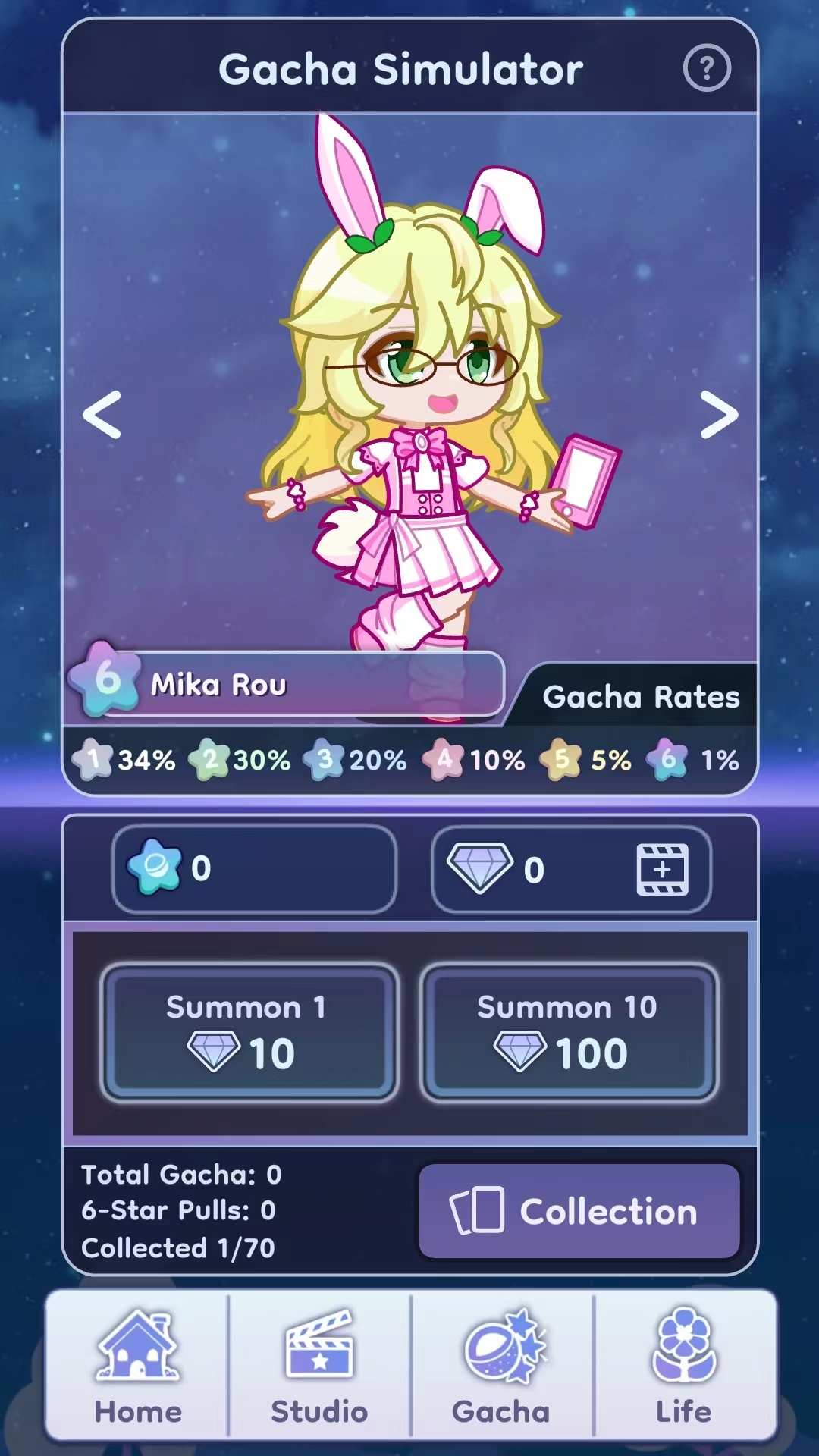The height and width of the screenshot is (1456, 819).
Task: Open the Gacha Rates panel
Action: [641, 697]
